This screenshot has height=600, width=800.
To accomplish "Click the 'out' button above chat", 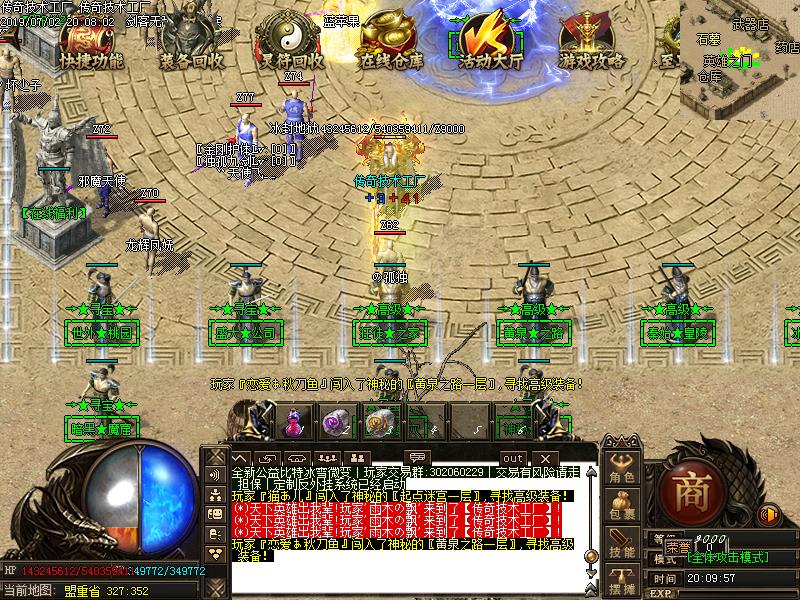I will click(x=511, y=431).
